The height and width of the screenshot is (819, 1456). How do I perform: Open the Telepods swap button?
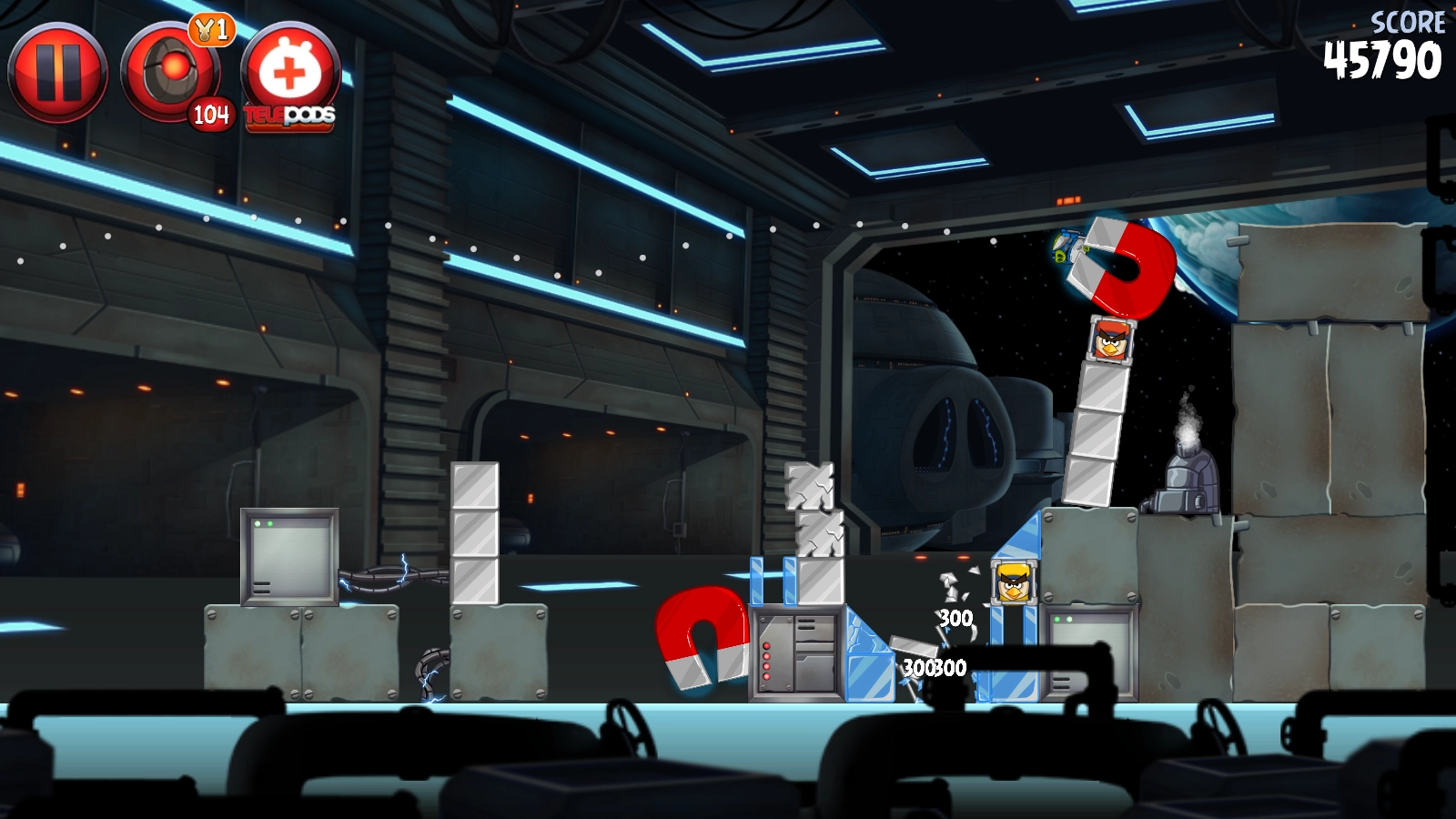[290, 75]
